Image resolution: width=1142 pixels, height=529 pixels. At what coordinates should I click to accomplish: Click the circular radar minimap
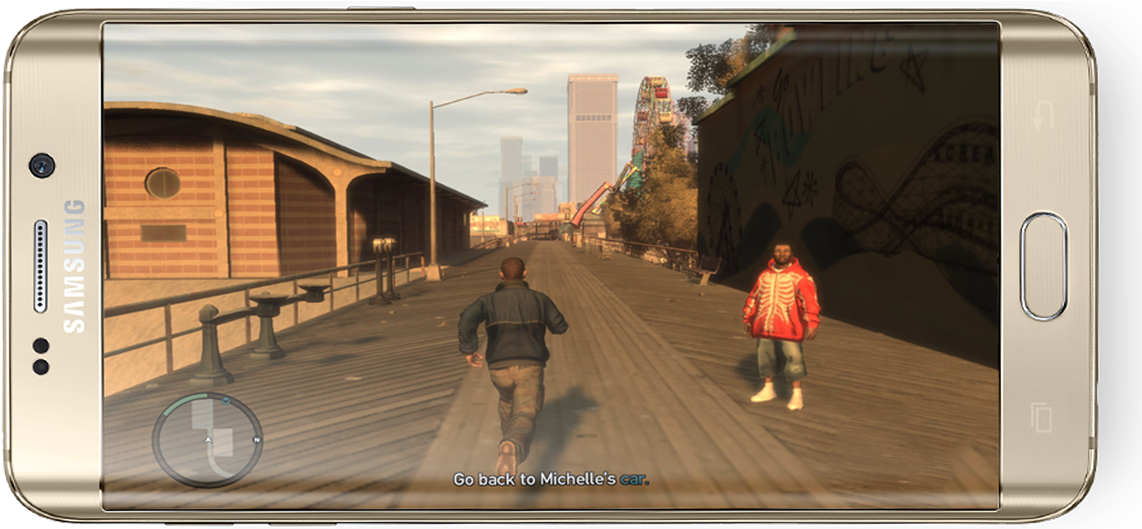coord(208,440)
